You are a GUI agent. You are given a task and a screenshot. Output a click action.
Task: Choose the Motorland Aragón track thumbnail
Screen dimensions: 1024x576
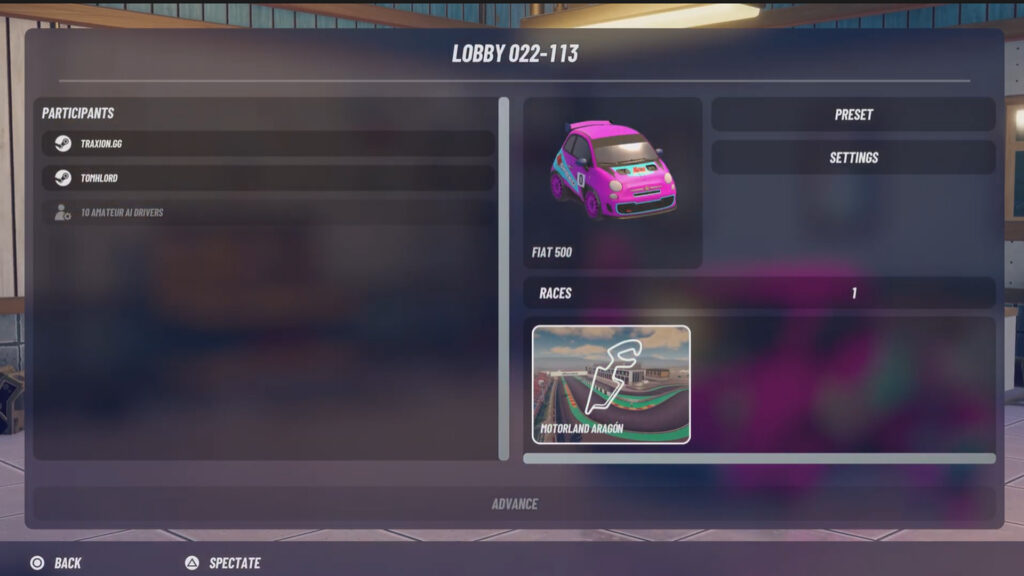click(611, 384)
